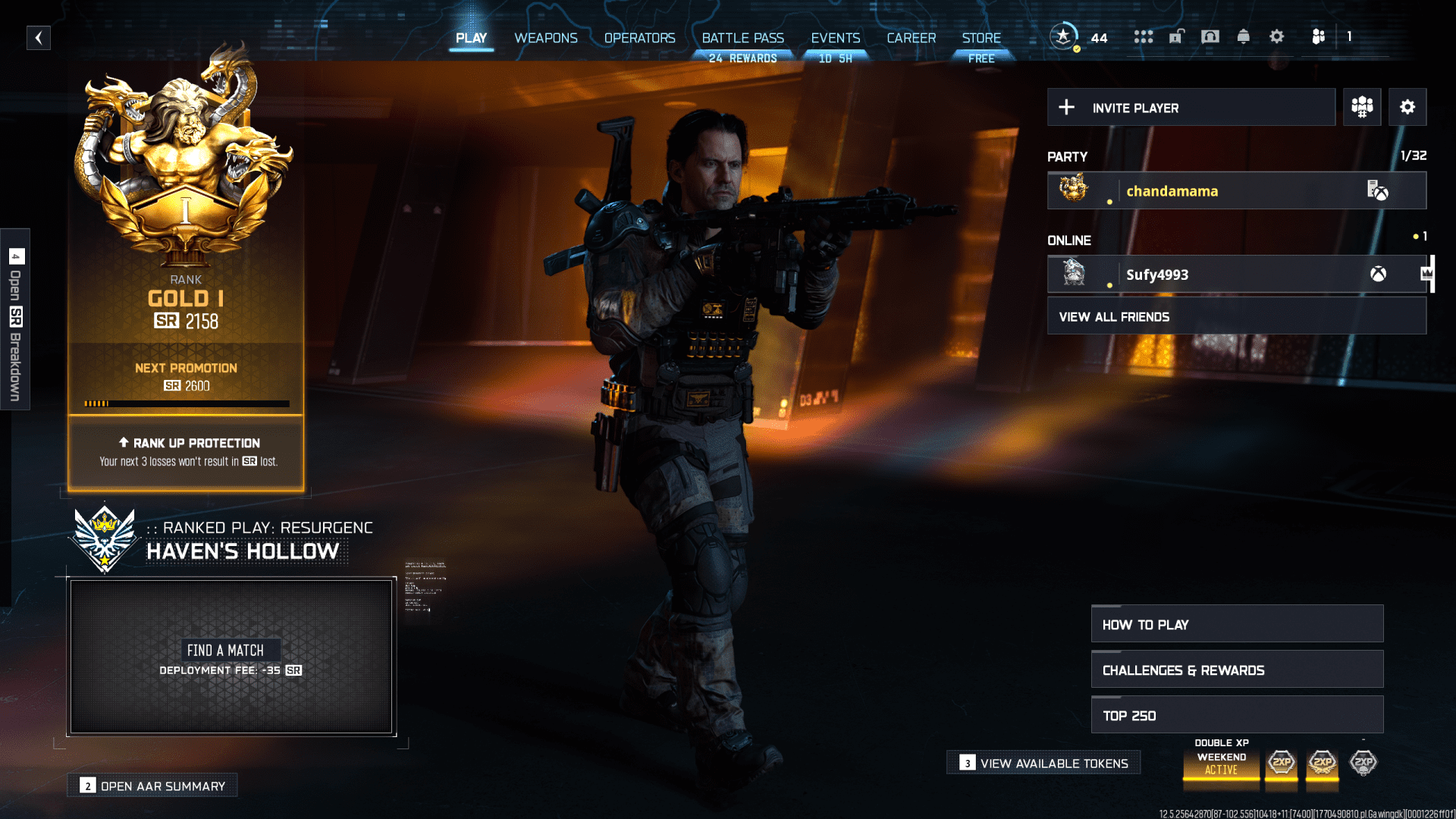Open the theater/messages icon in top bar
Screen dimensions: 1456x819
click(1210, 36)
